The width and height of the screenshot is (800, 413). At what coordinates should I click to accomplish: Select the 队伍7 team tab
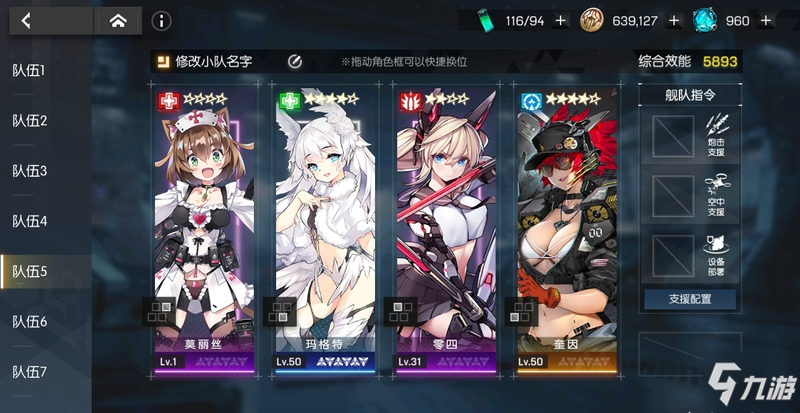pos(30,371)
